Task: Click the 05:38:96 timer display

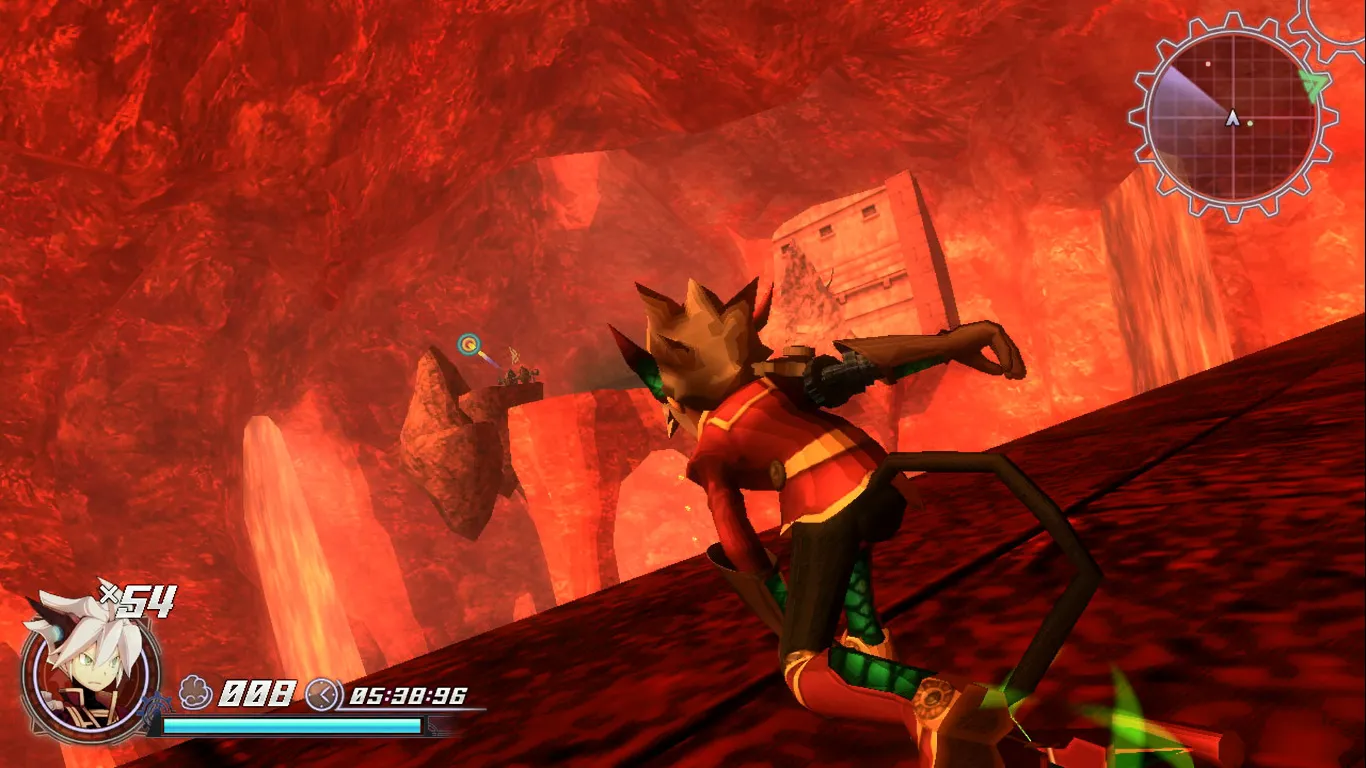Action: 406,696
